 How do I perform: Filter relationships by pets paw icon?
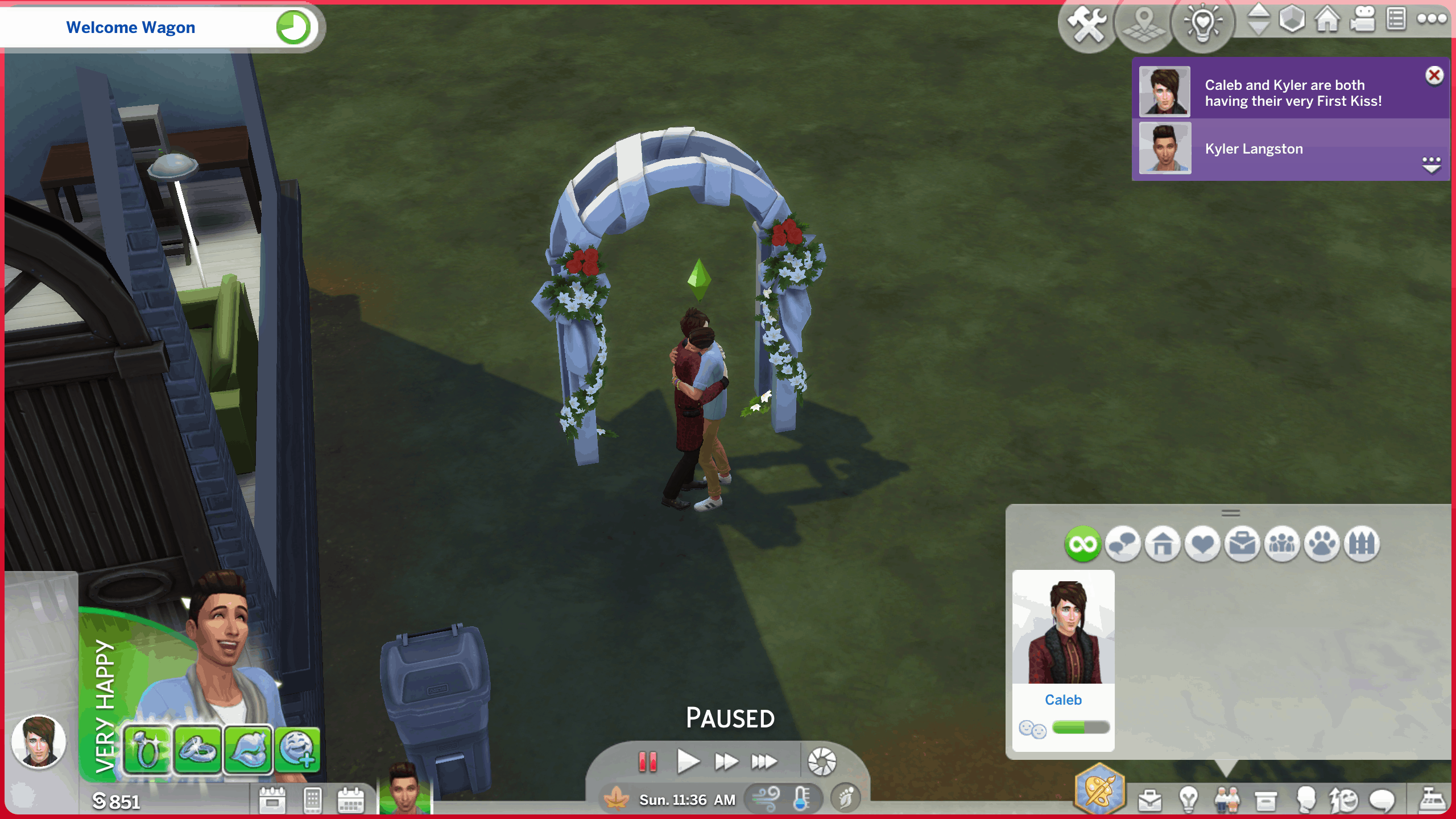coord(1322,544)
